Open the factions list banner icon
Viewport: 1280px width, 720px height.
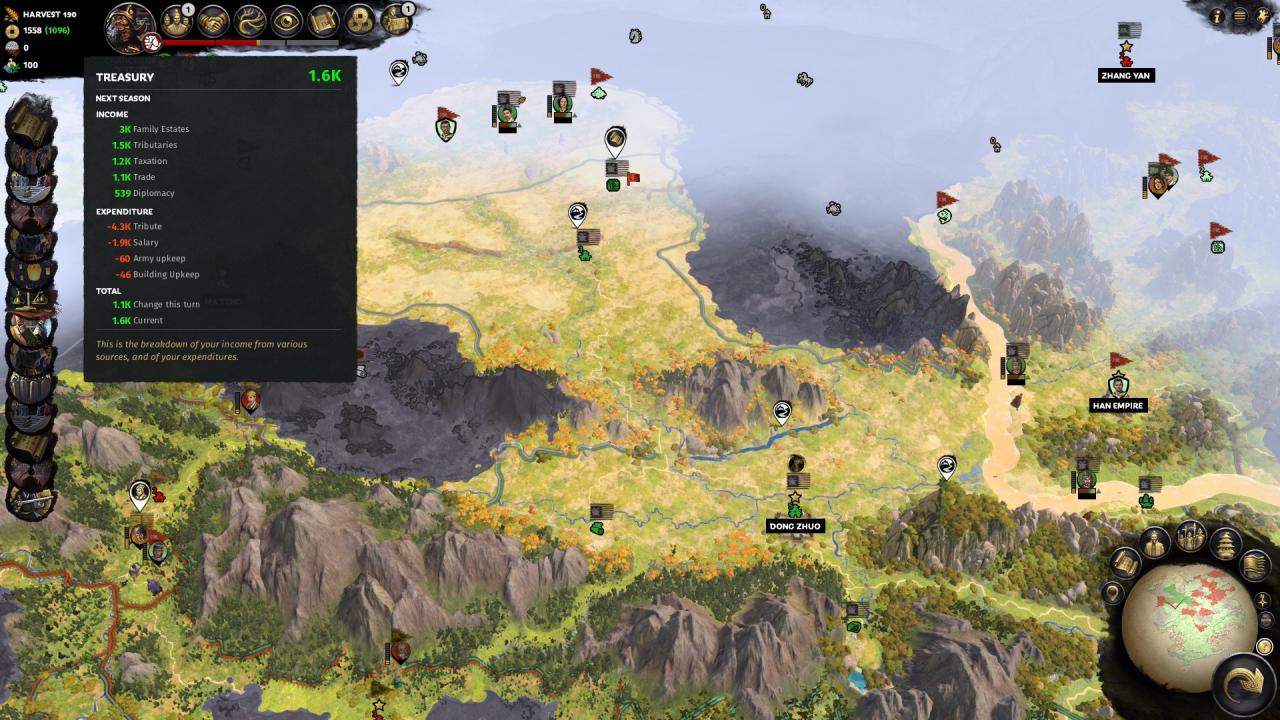(1255, 566)
